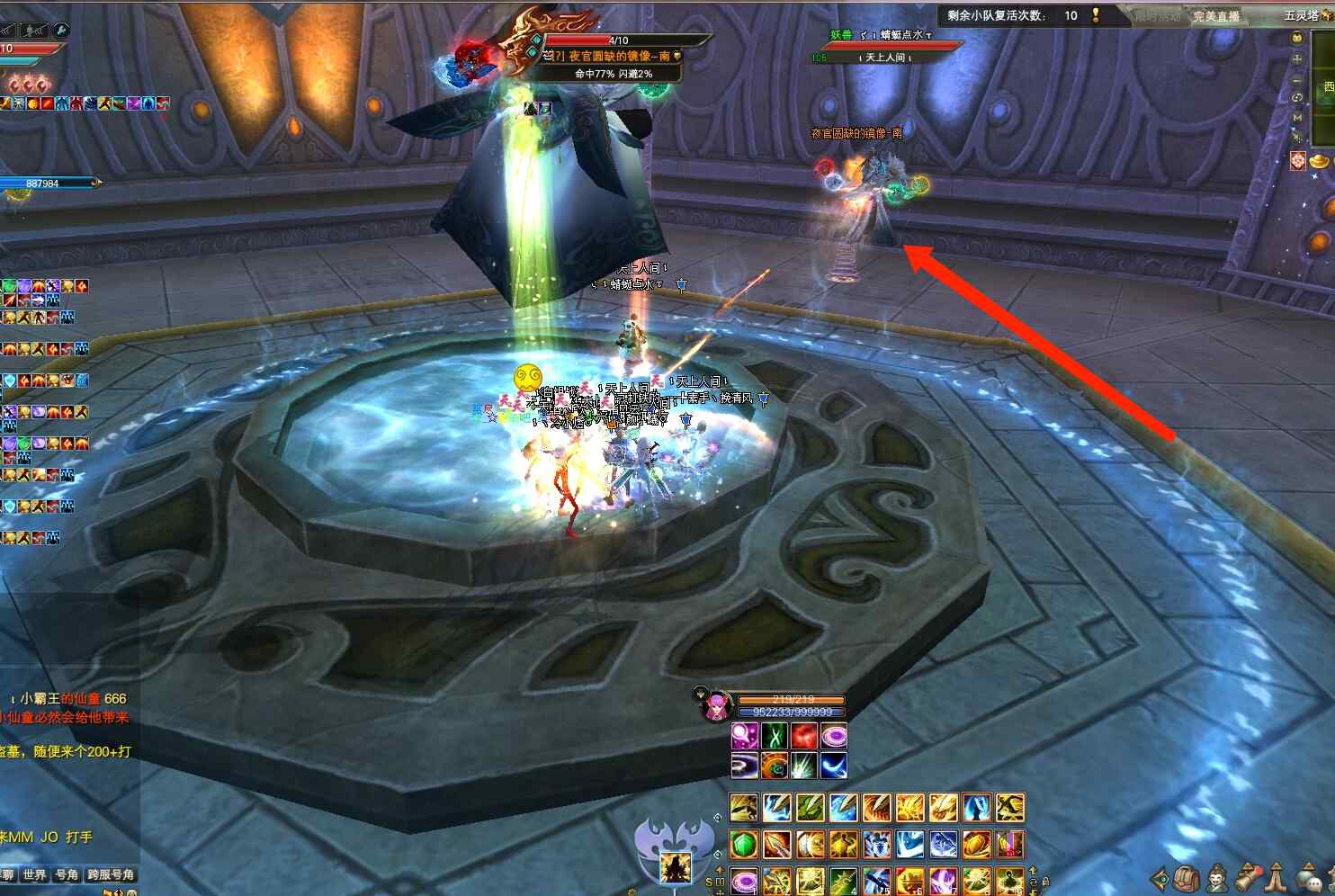Screen dimensions: 1335x896
Task: Open the 号角 chat channel tab
Action: pyautogui.click(x=67, y=874)
